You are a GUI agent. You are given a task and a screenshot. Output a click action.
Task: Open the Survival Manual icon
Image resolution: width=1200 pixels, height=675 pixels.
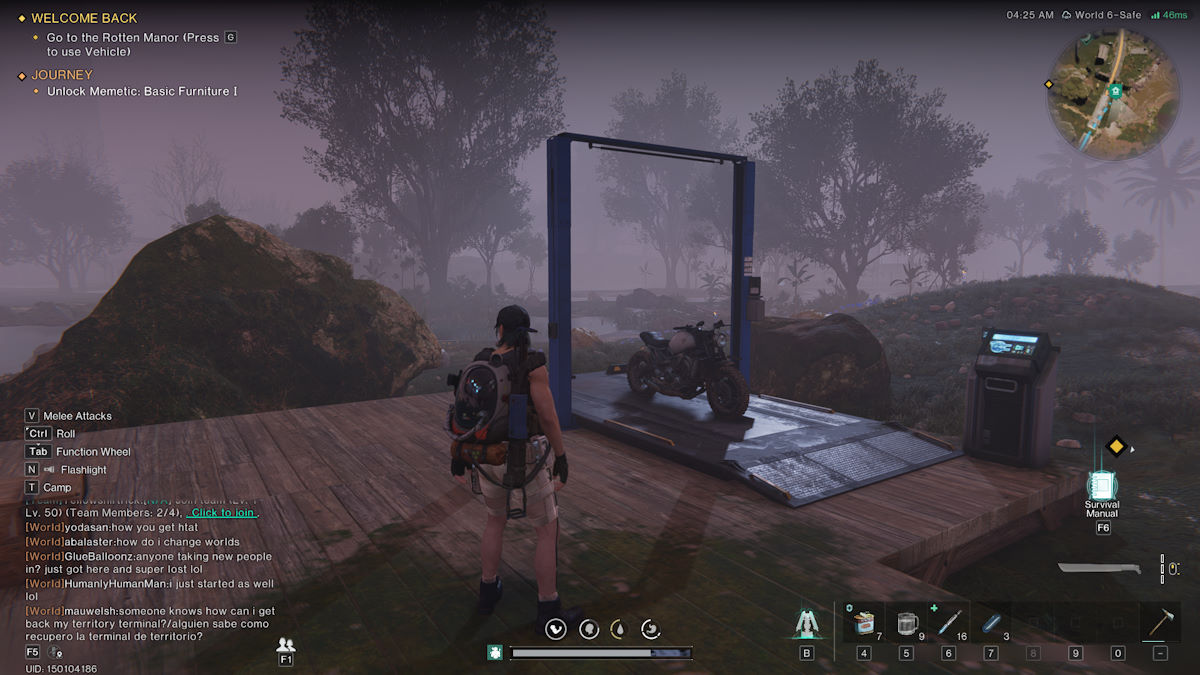point(1102,486)
